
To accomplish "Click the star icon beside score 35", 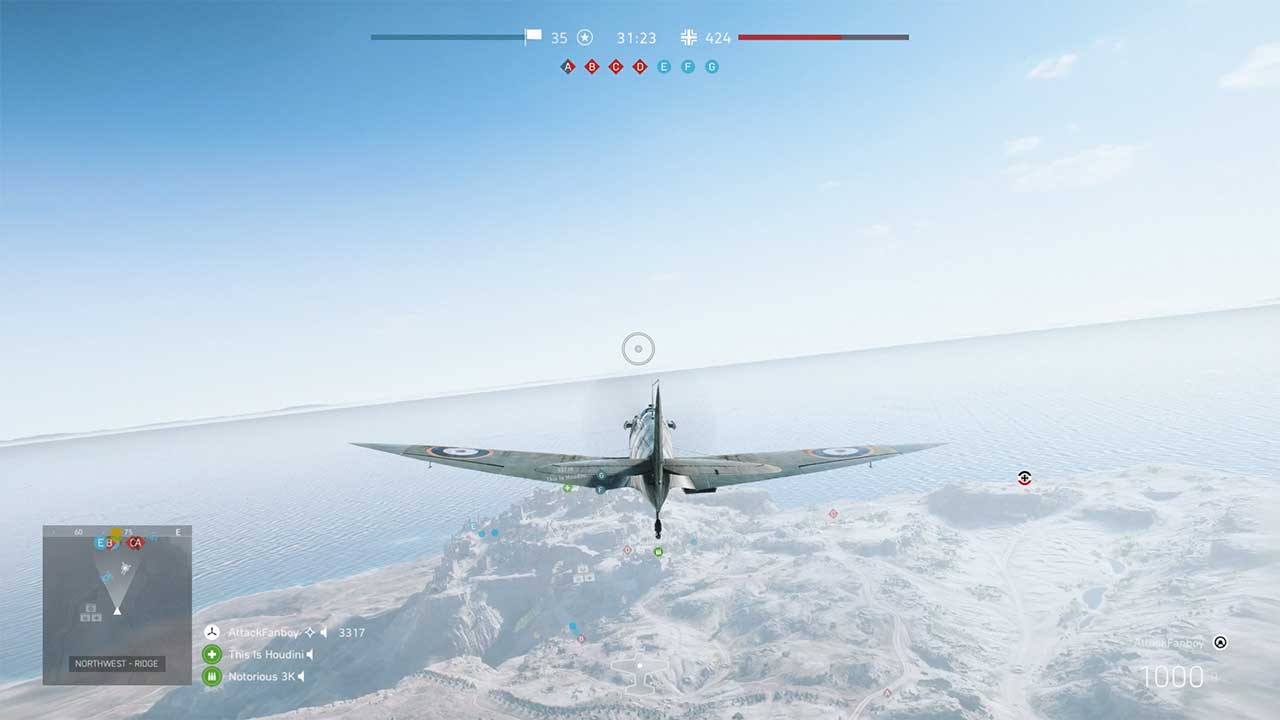I will (x=584, y=37).
